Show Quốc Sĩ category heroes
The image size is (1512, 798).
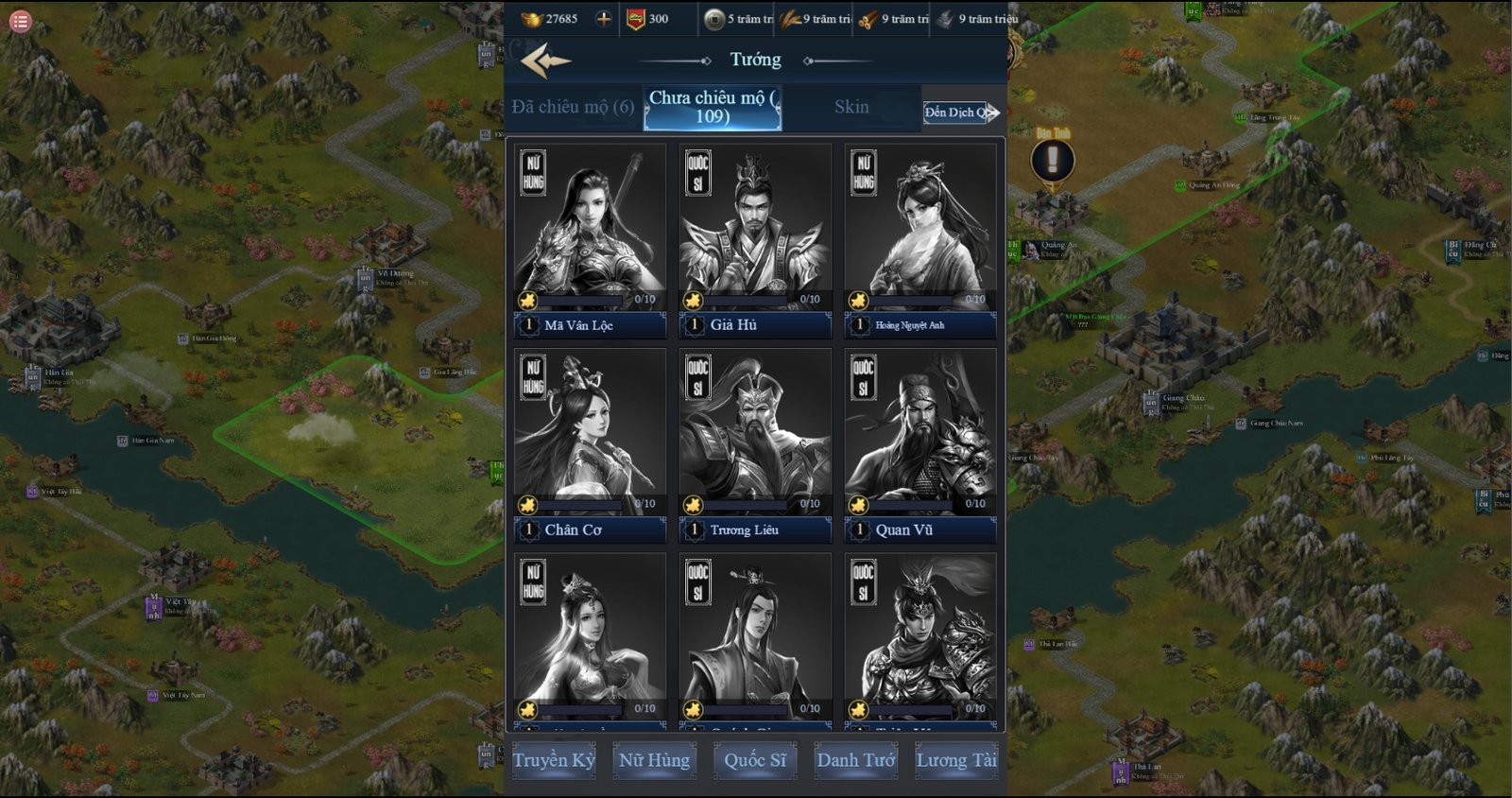[755, 760]
